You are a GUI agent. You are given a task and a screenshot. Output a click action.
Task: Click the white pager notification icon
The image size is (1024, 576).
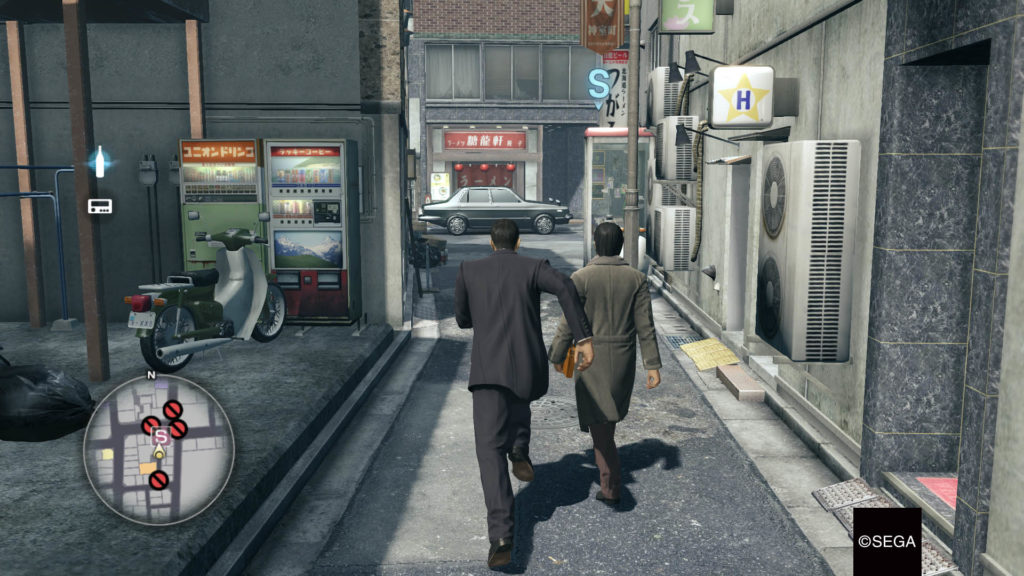[x=99, y=206]
